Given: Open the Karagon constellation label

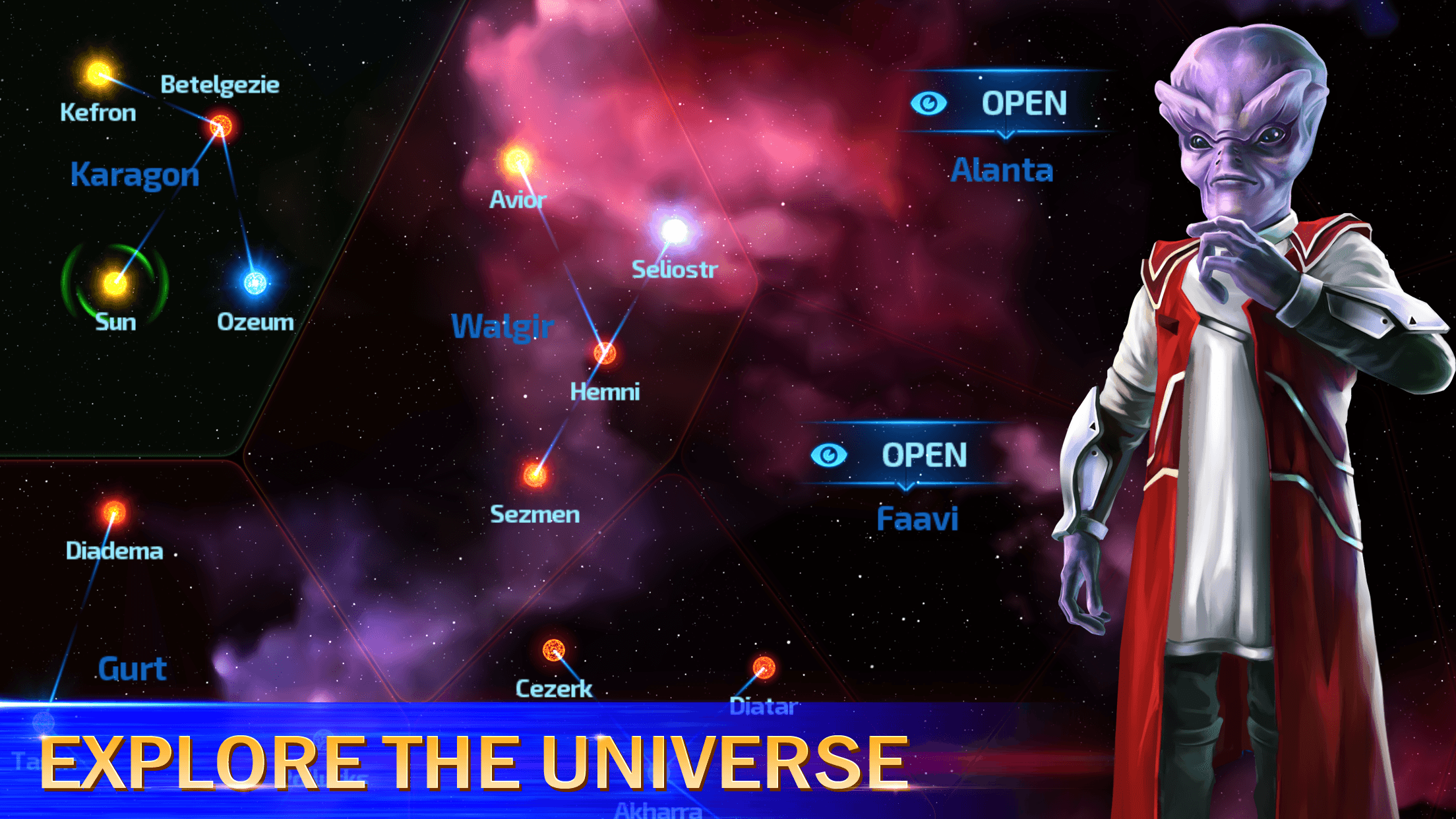Looking at the screenshot, I should (x=135, y=174).
